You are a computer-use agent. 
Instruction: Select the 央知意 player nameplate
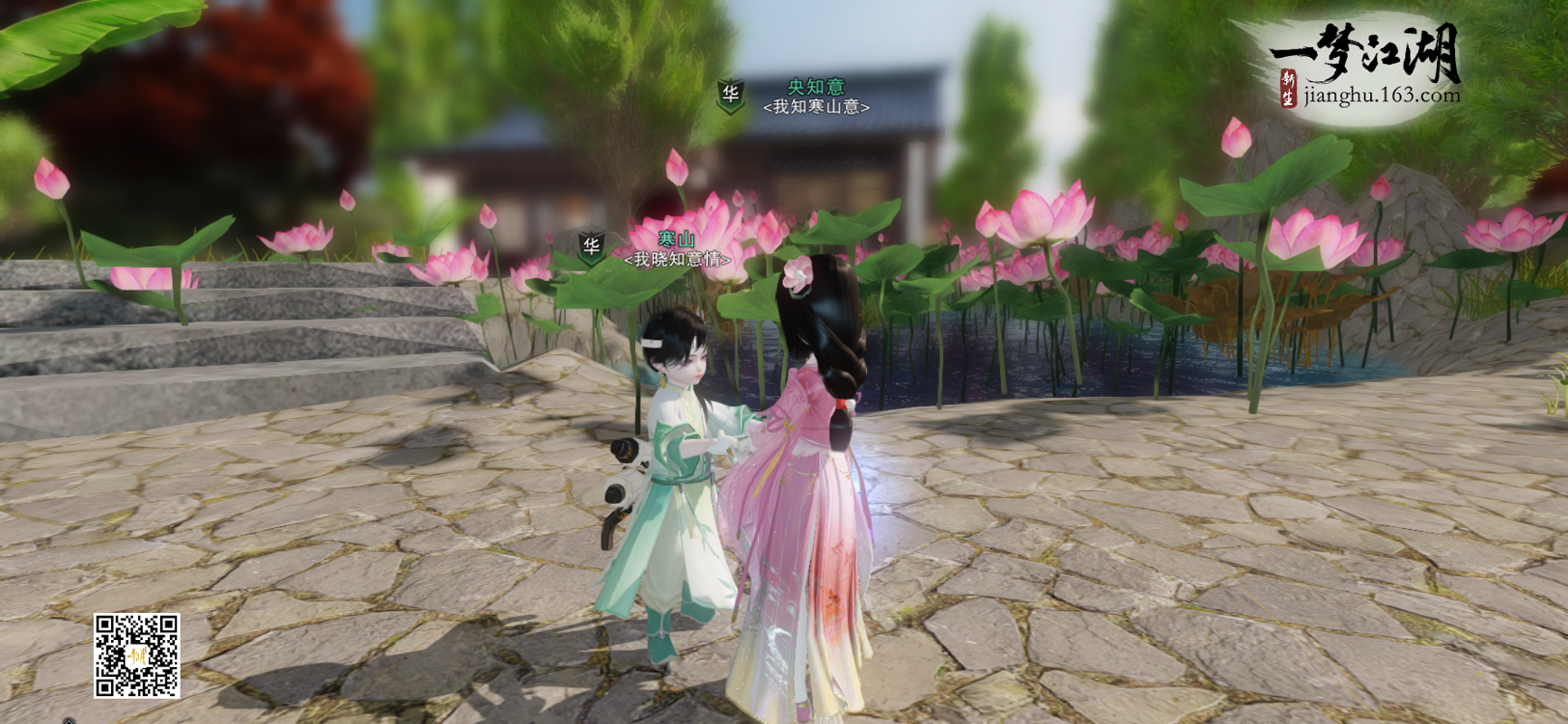pyautogui.click(x=815, y=88)
